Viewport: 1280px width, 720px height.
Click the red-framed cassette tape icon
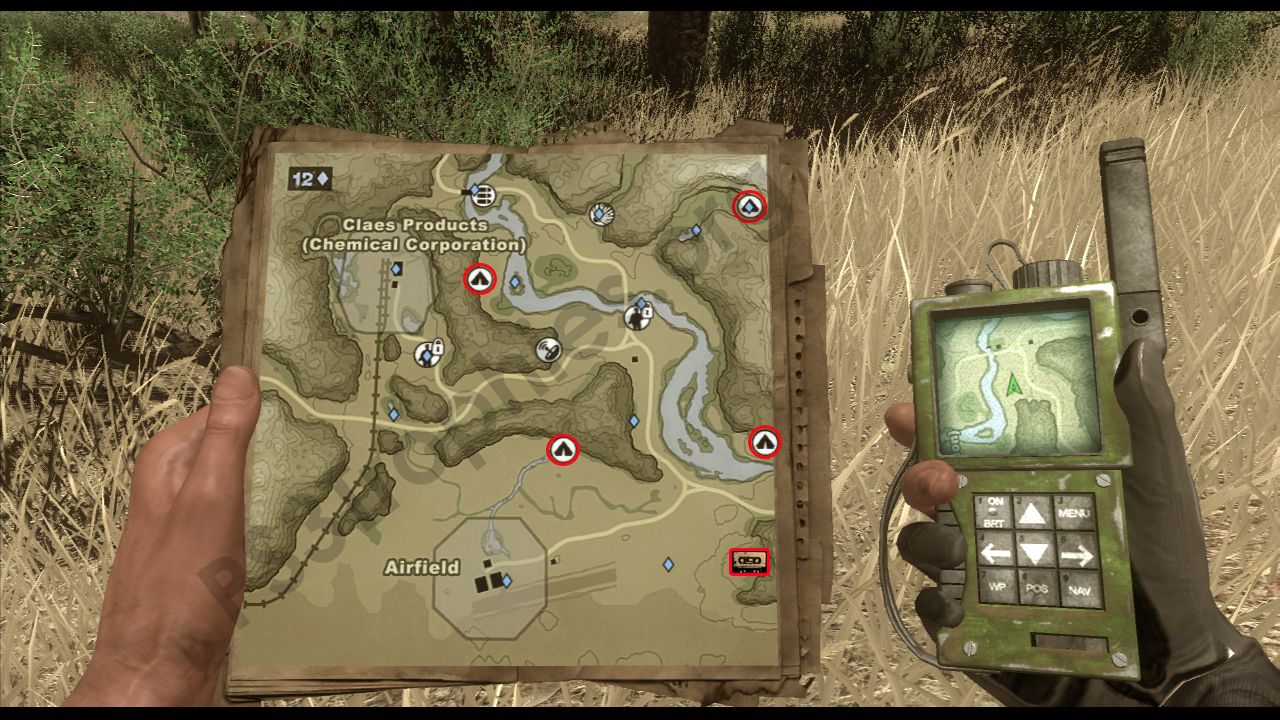coord(747,563)
